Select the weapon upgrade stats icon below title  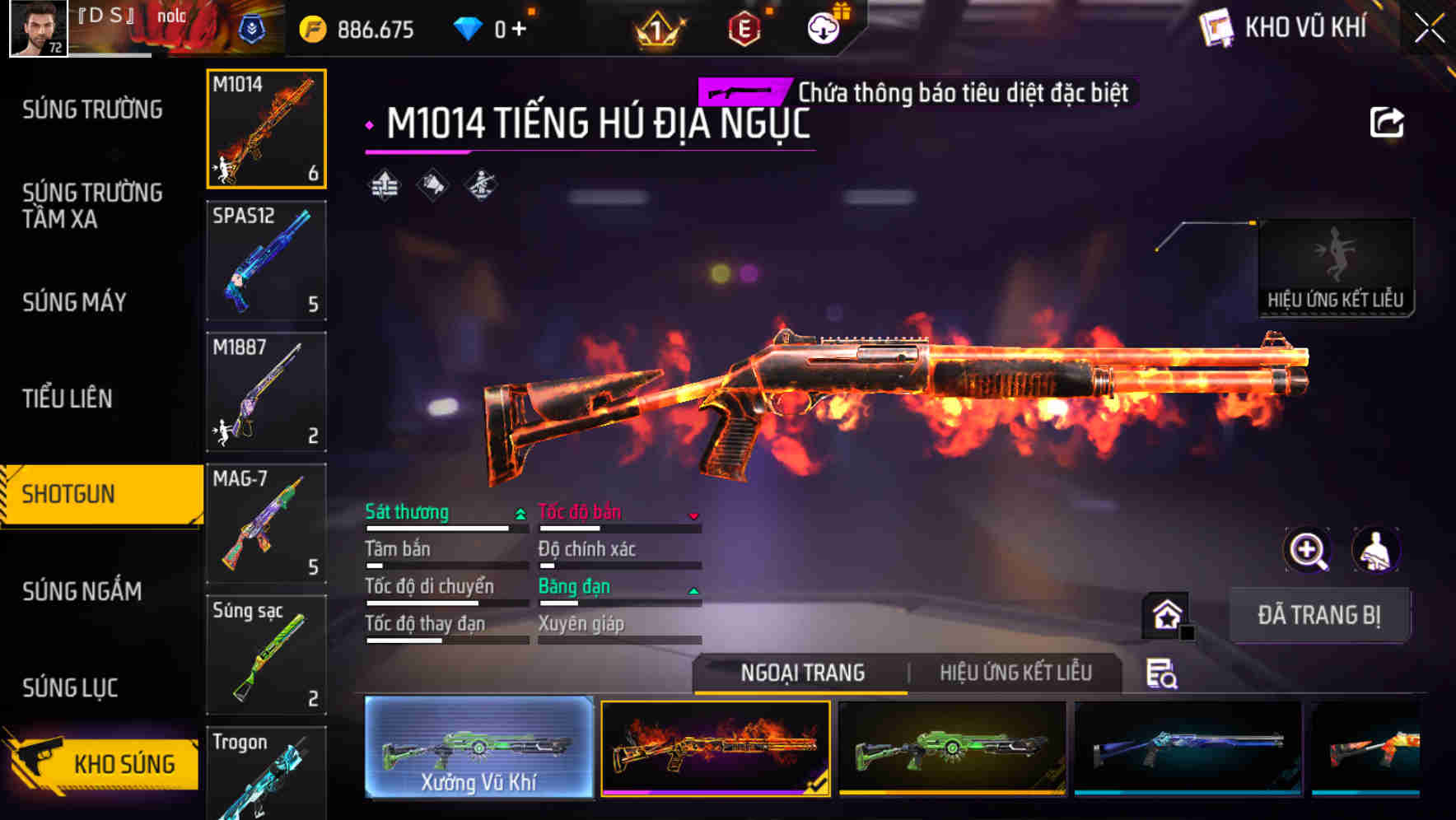tap(384, 183)
